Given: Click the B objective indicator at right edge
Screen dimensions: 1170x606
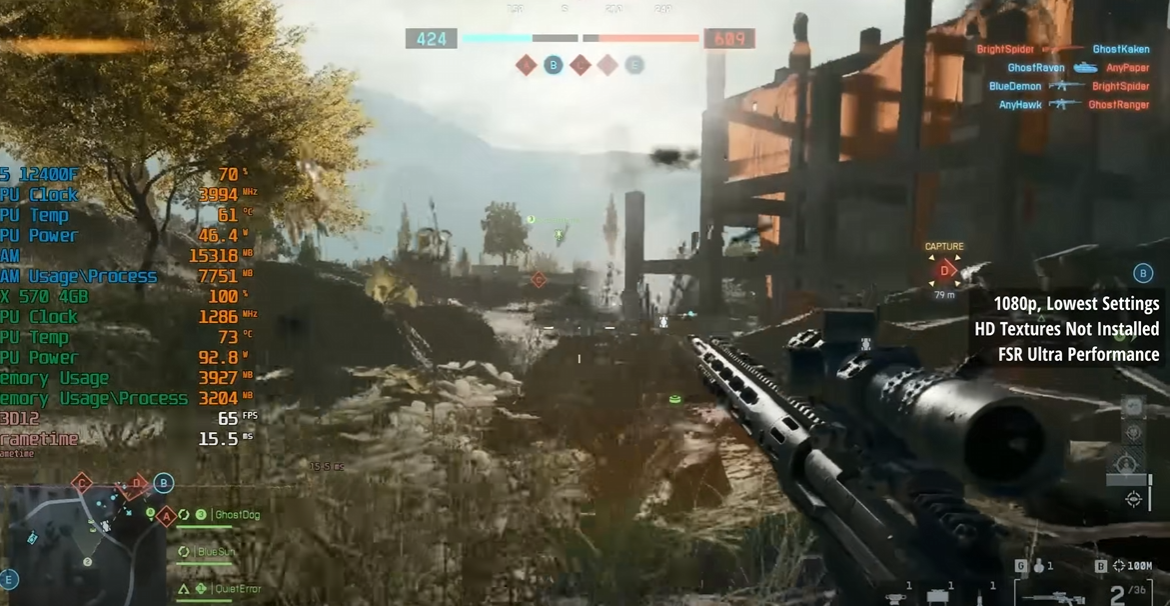Looking at the screenshot, I should (1143, 273).
